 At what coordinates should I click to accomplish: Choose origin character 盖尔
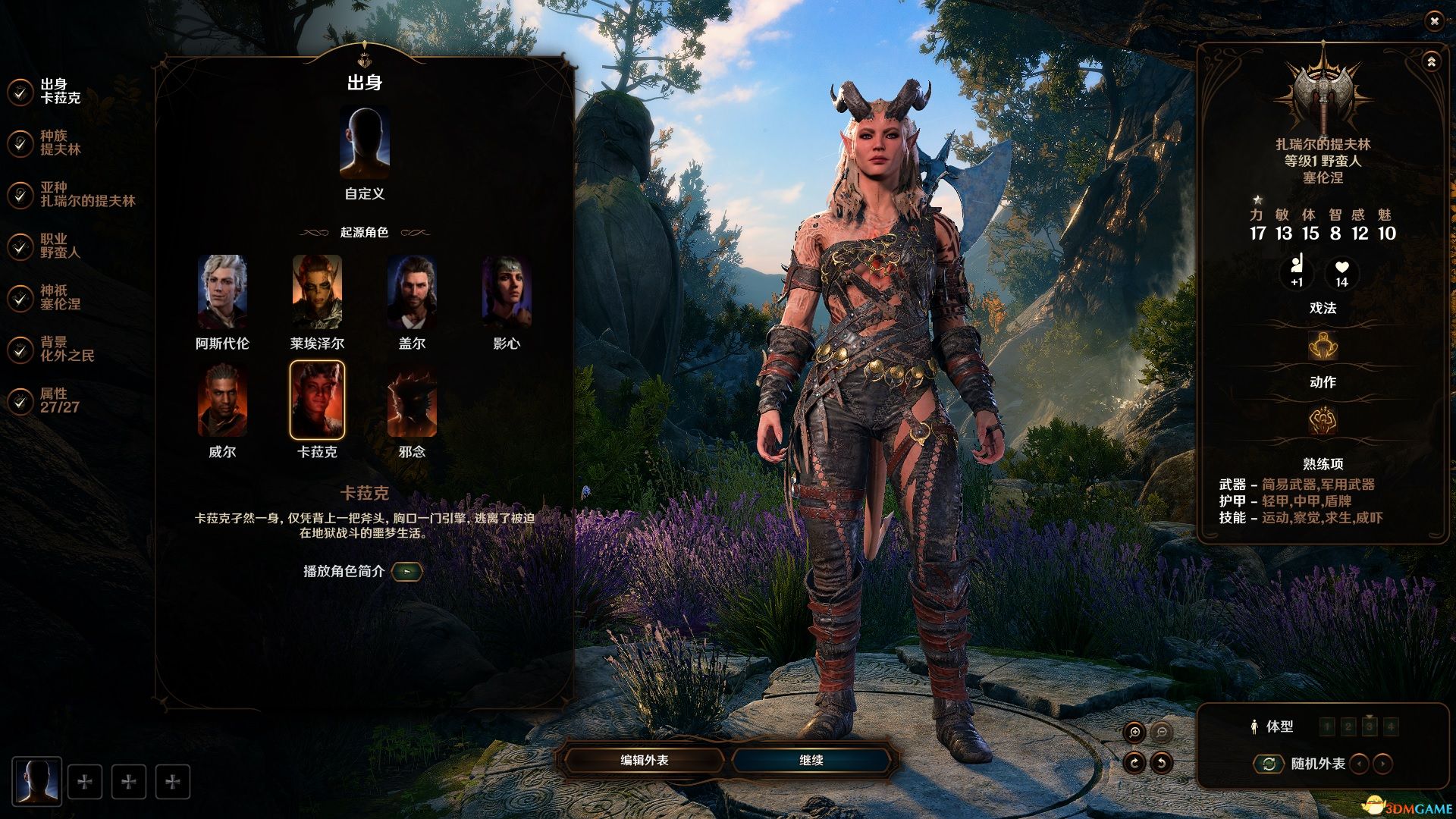pyautogui.click(x=412, y=292)
